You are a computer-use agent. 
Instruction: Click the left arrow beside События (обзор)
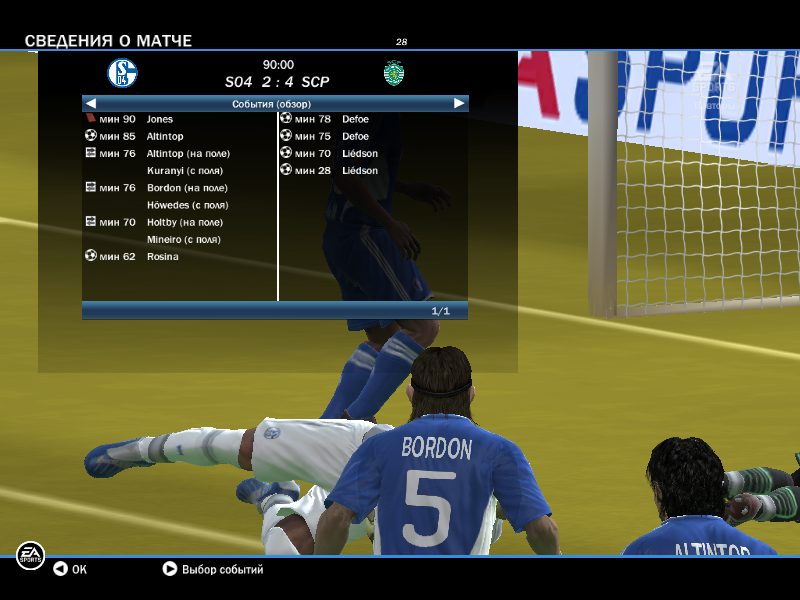tap(91, 103)
